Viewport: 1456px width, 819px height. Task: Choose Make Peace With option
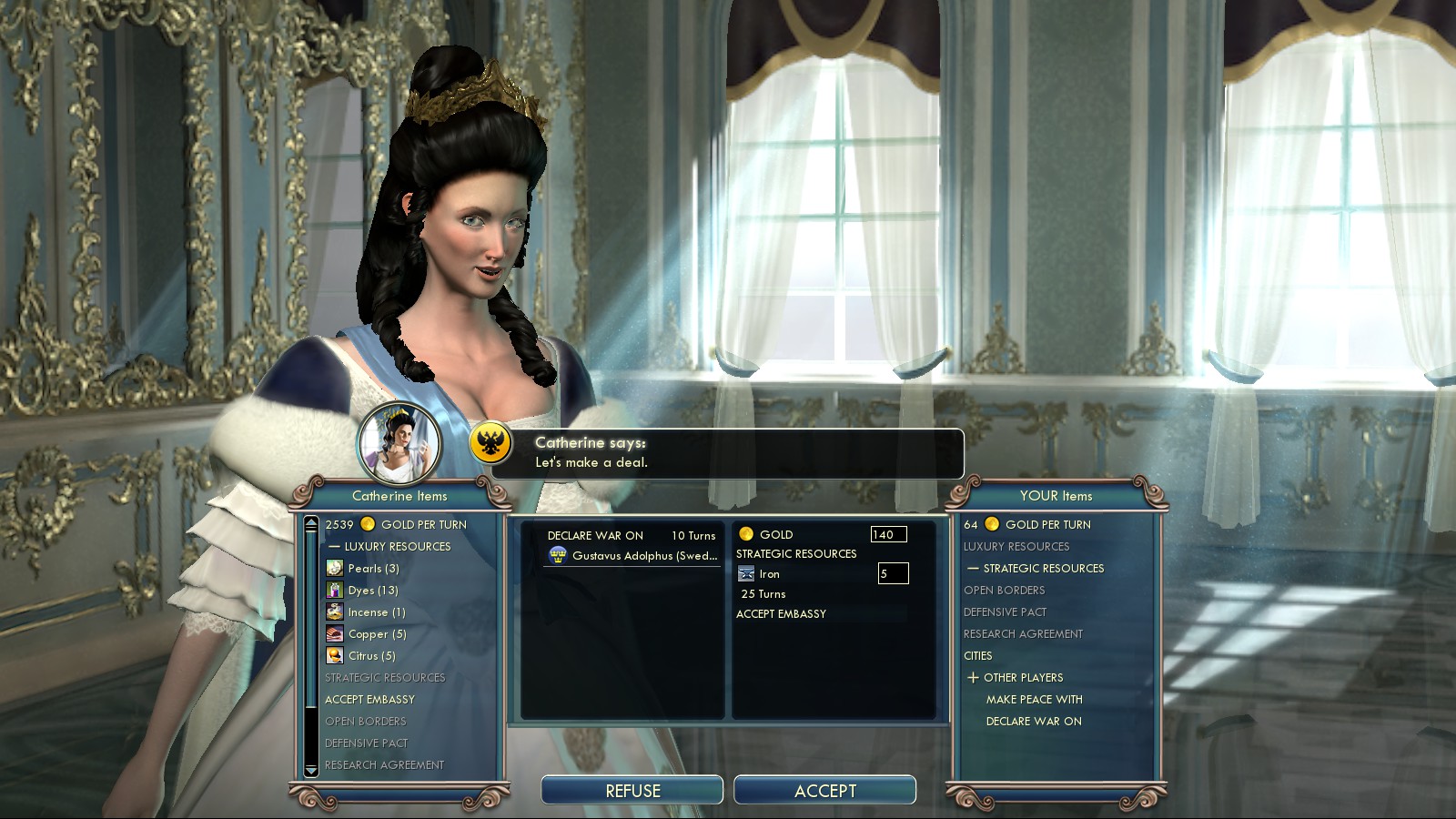1034,700
